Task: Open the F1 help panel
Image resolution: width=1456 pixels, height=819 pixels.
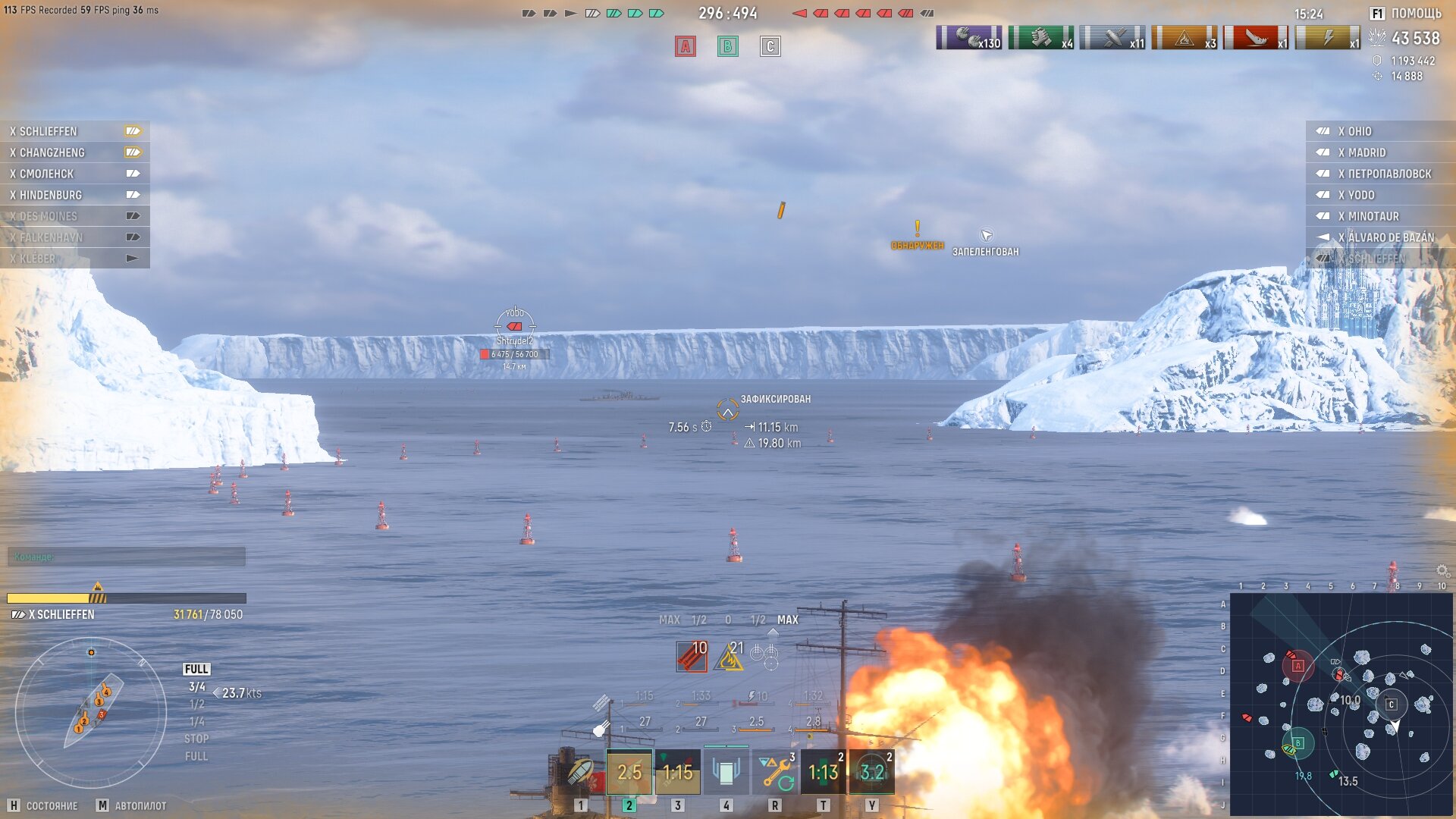Action: [1404, 14]
